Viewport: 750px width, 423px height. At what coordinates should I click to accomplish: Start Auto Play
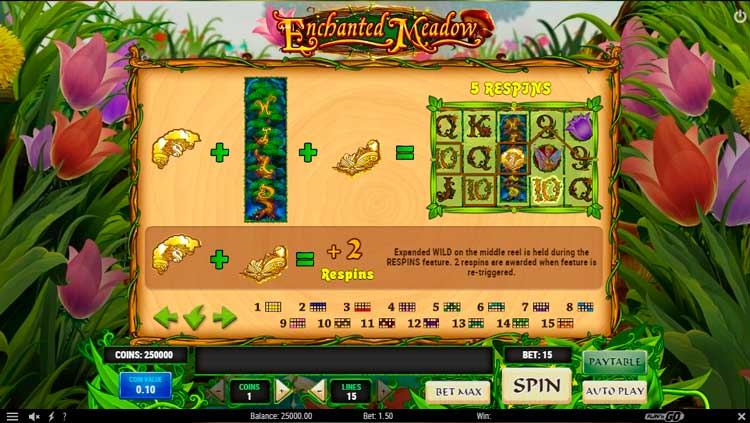point(614,390)
